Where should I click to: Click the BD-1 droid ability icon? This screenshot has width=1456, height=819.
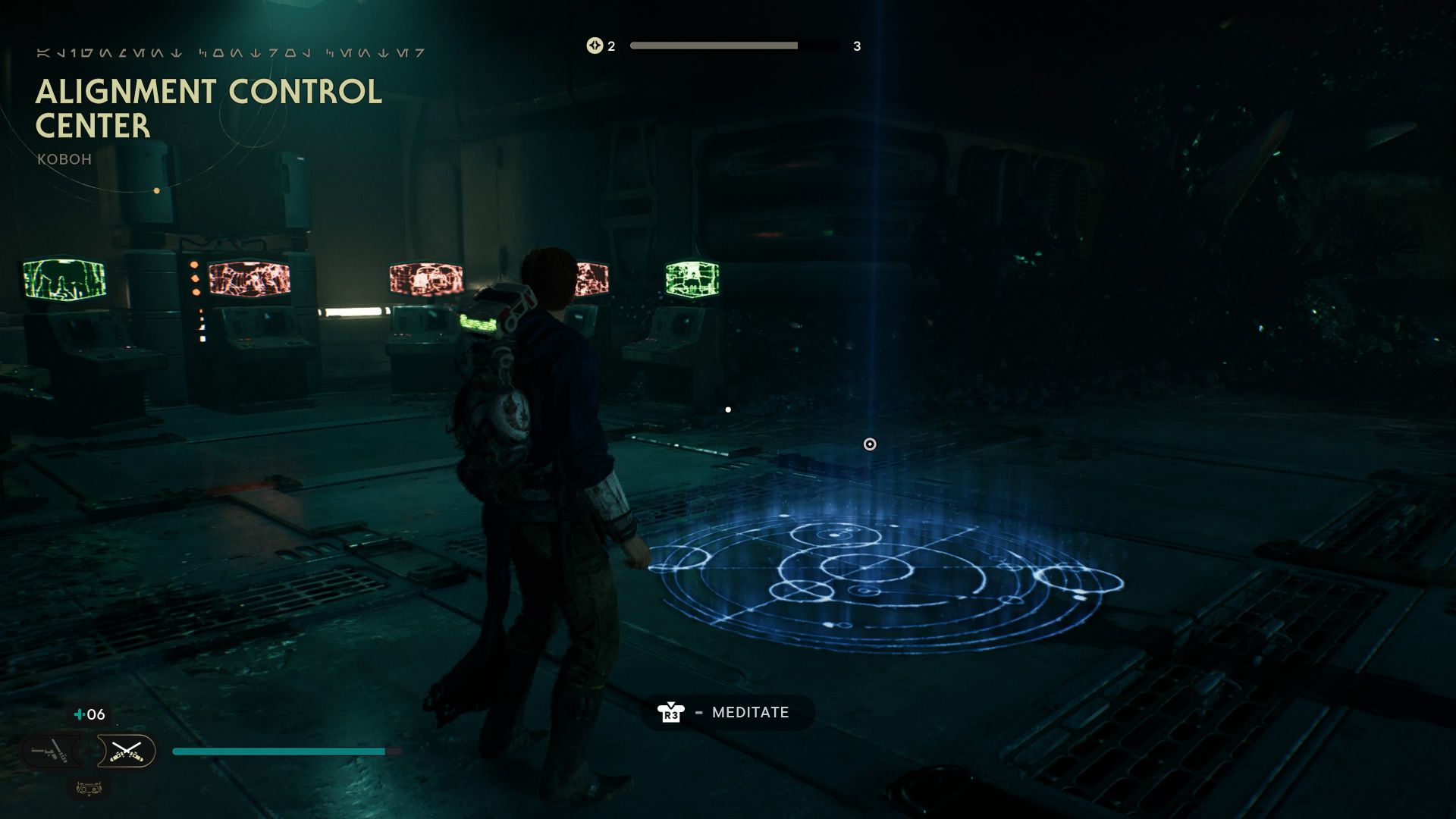89,790
